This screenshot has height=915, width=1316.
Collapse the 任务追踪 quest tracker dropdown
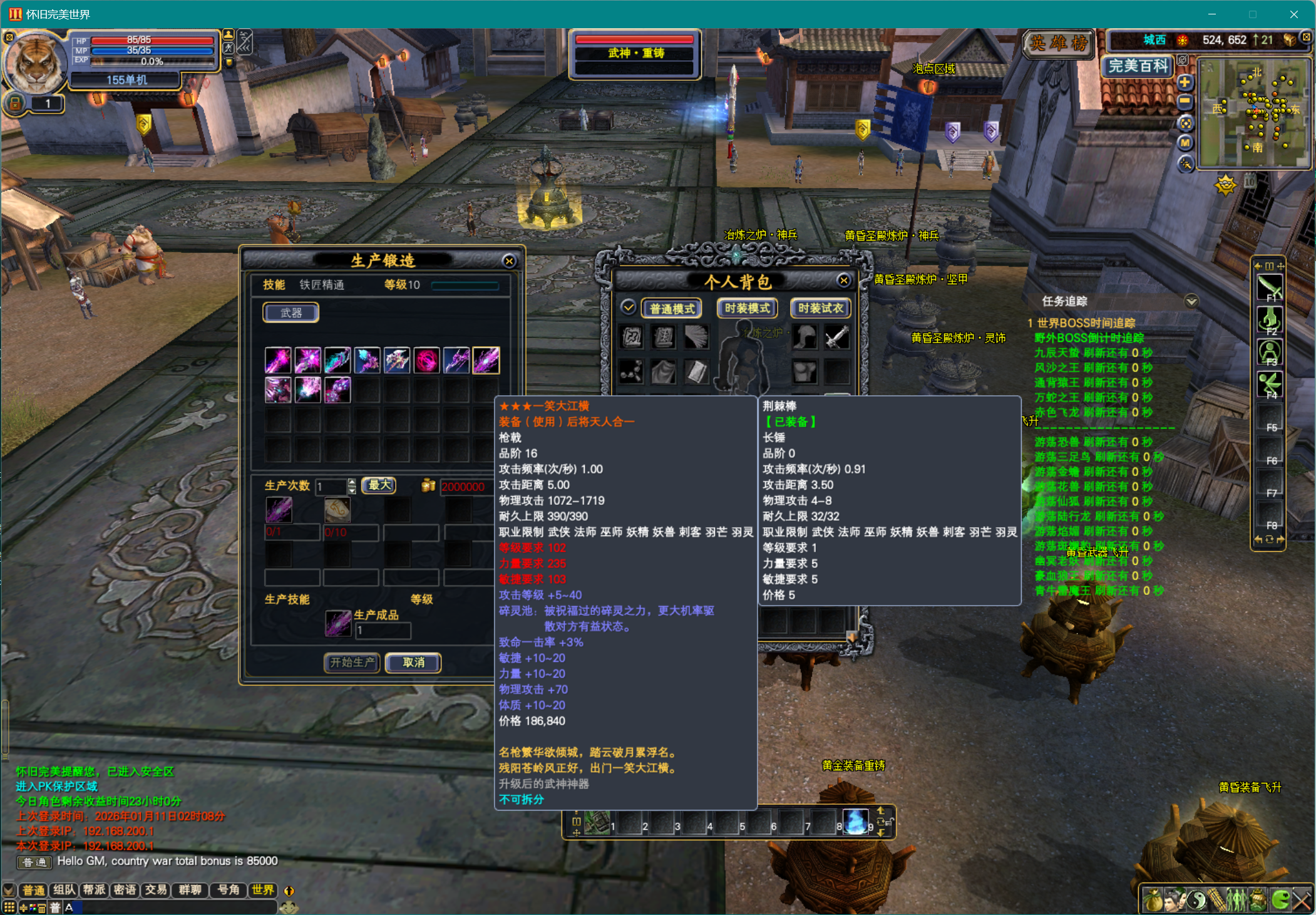coord(1191,301)
